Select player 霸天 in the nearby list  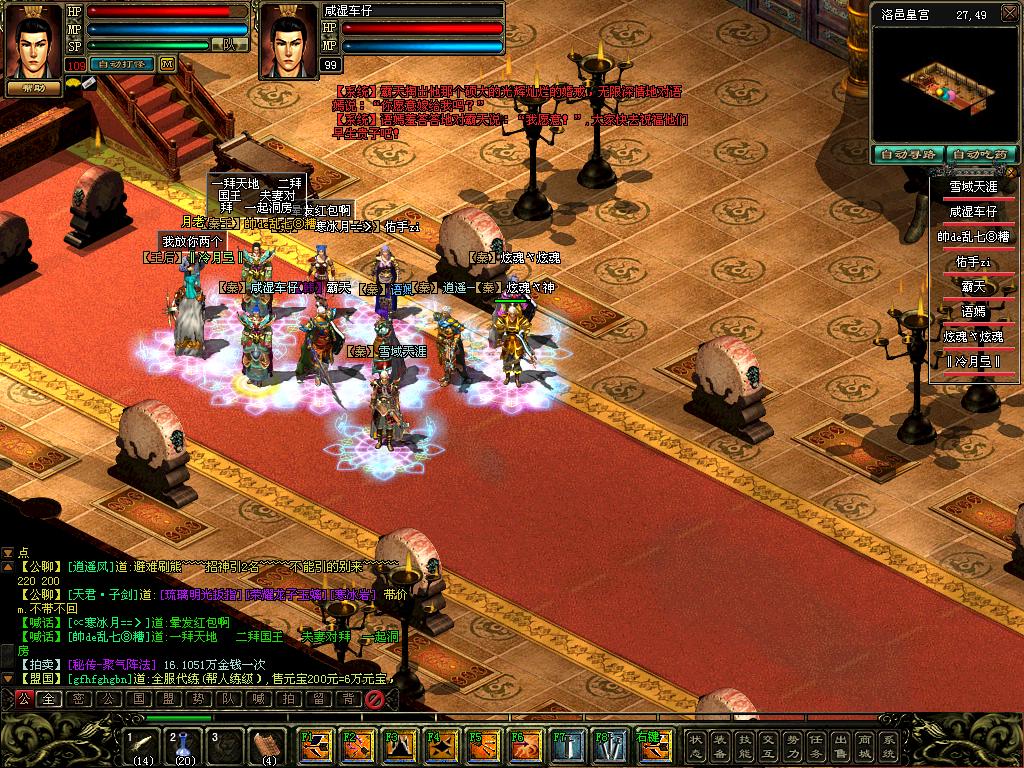[x=973, y=287]
